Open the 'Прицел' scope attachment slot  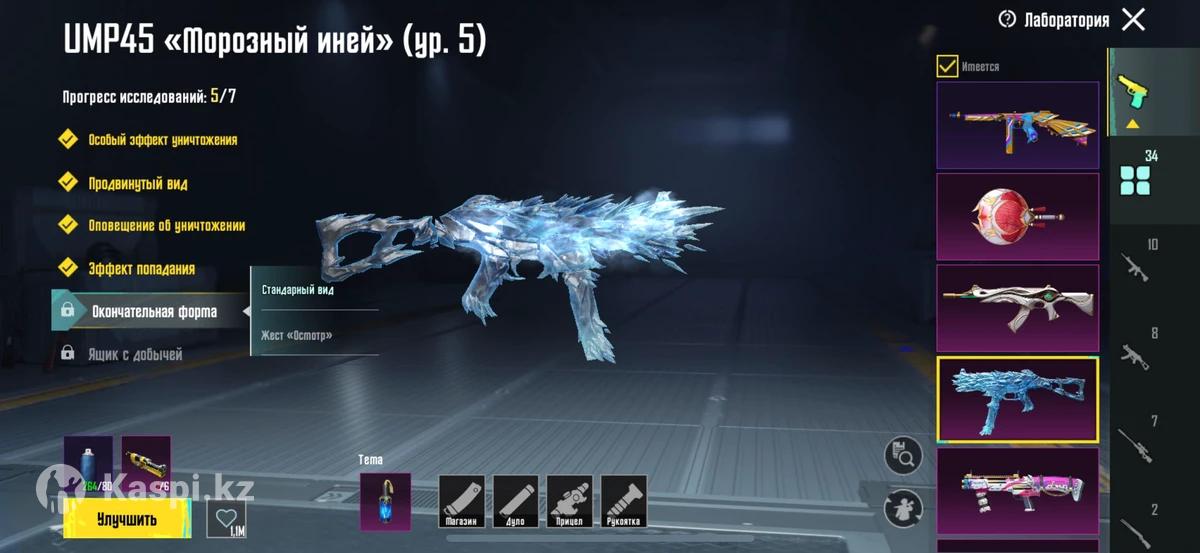pos(569,501)
